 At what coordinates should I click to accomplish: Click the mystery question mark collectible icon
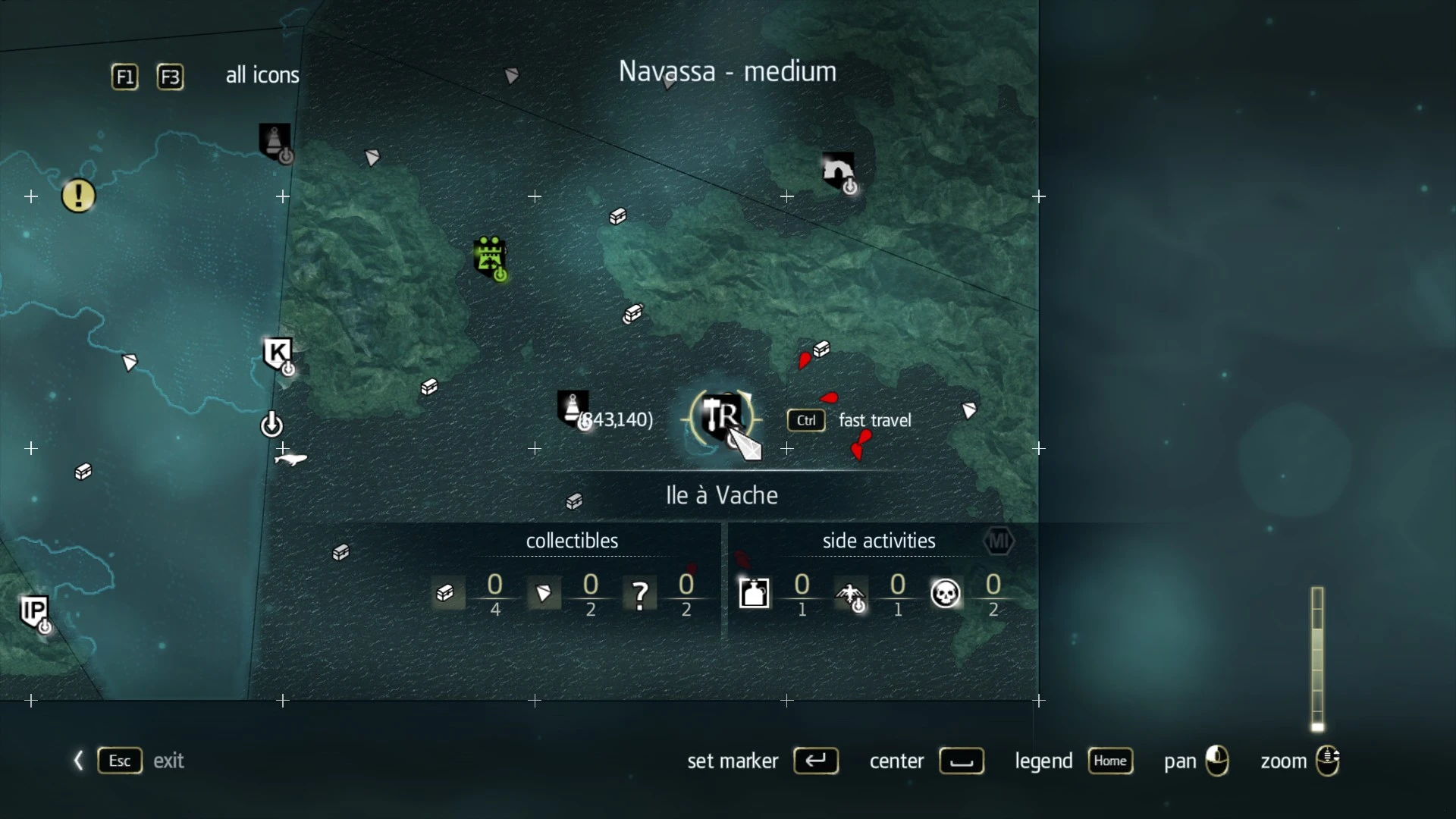639,594
